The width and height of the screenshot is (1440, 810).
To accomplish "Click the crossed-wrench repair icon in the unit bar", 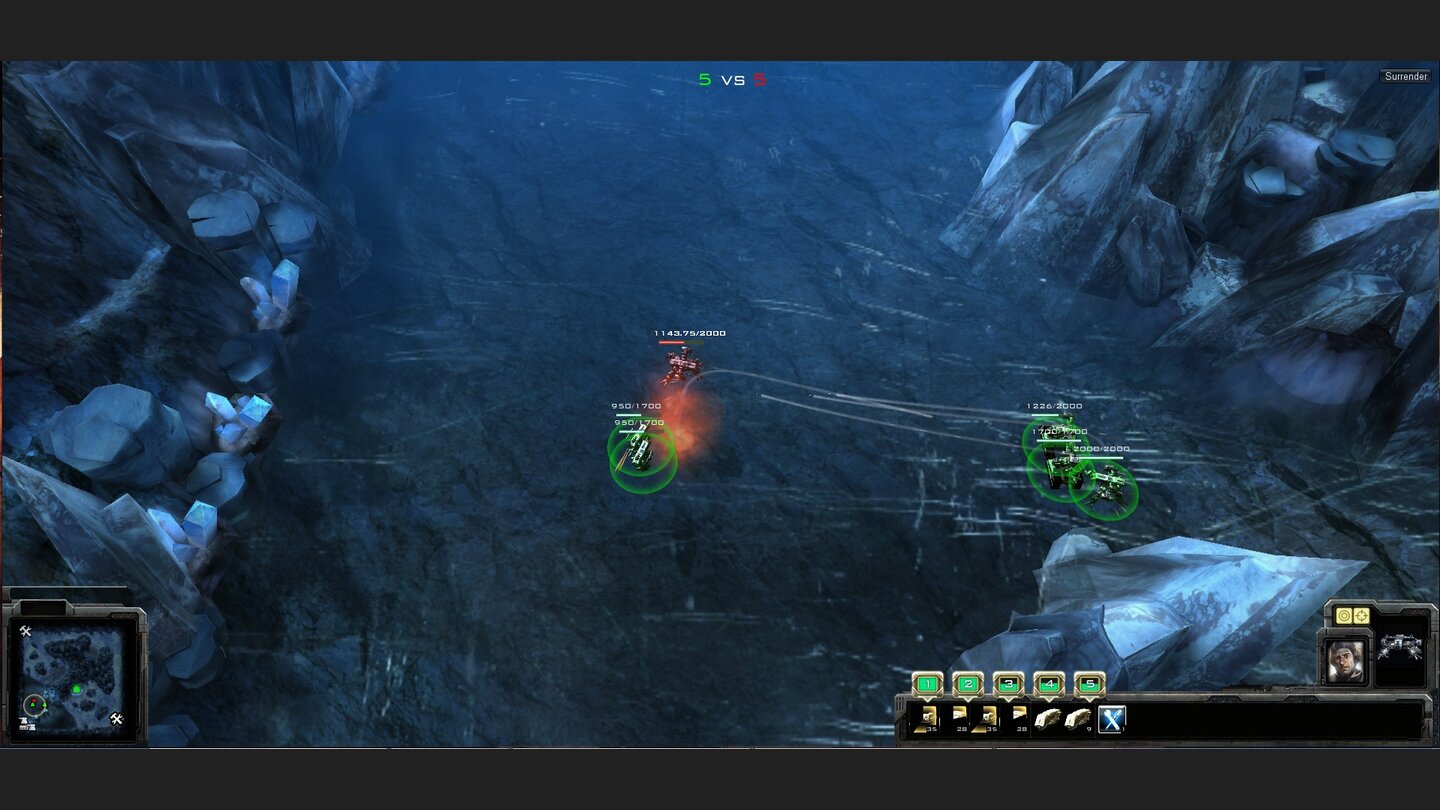I will pyautogui.click(x=1113, y=717).
